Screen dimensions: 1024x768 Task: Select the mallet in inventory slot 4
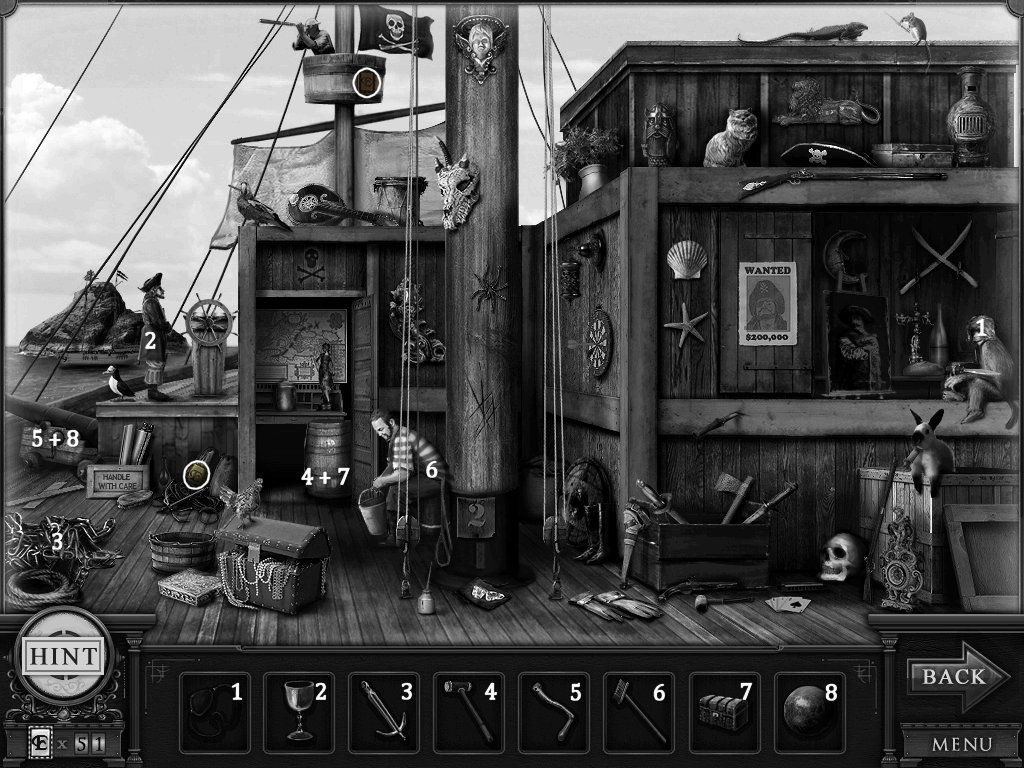coord(468,712)
